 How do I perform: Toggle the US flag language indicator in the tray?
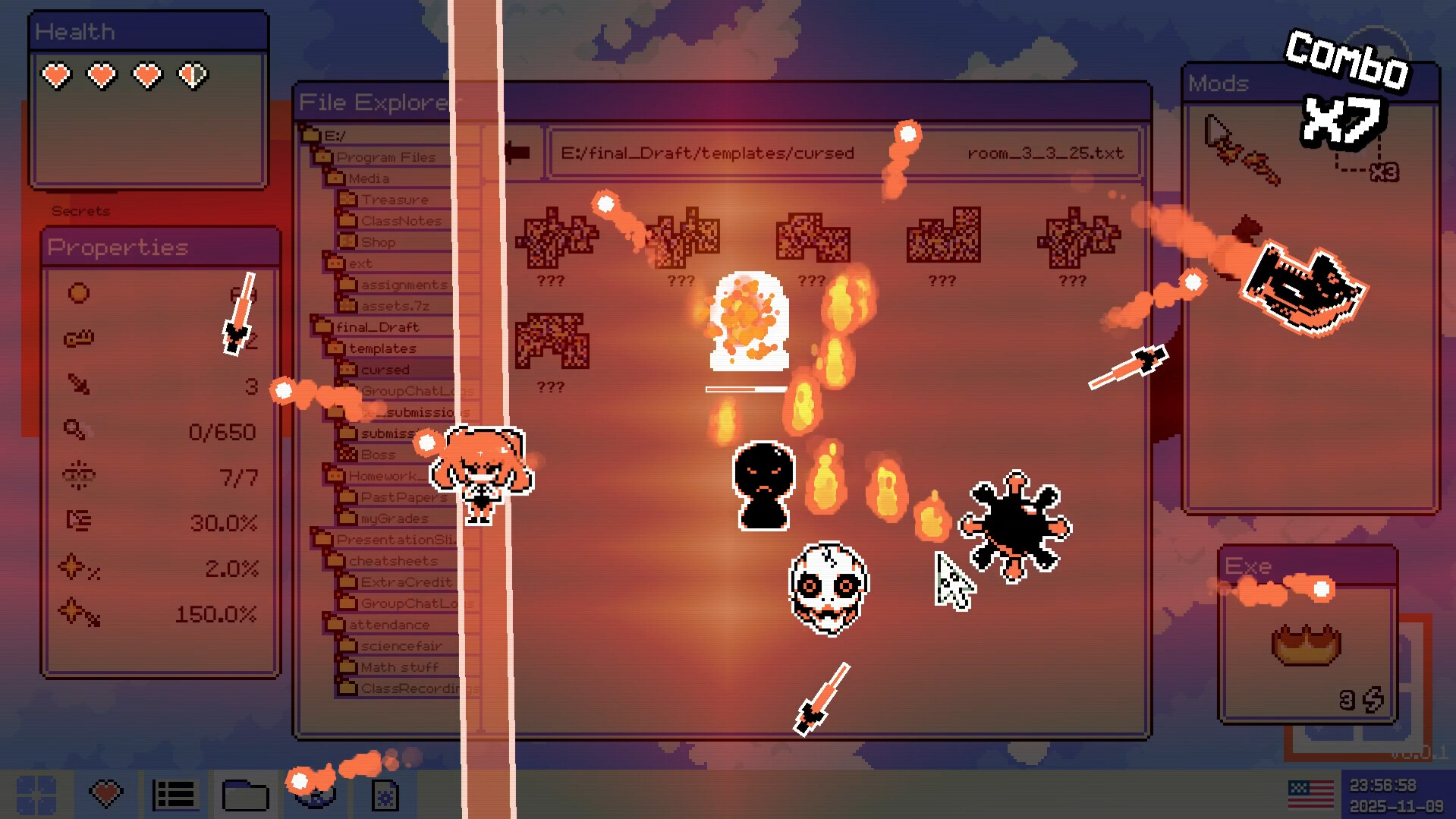(x=1310, y=793)
